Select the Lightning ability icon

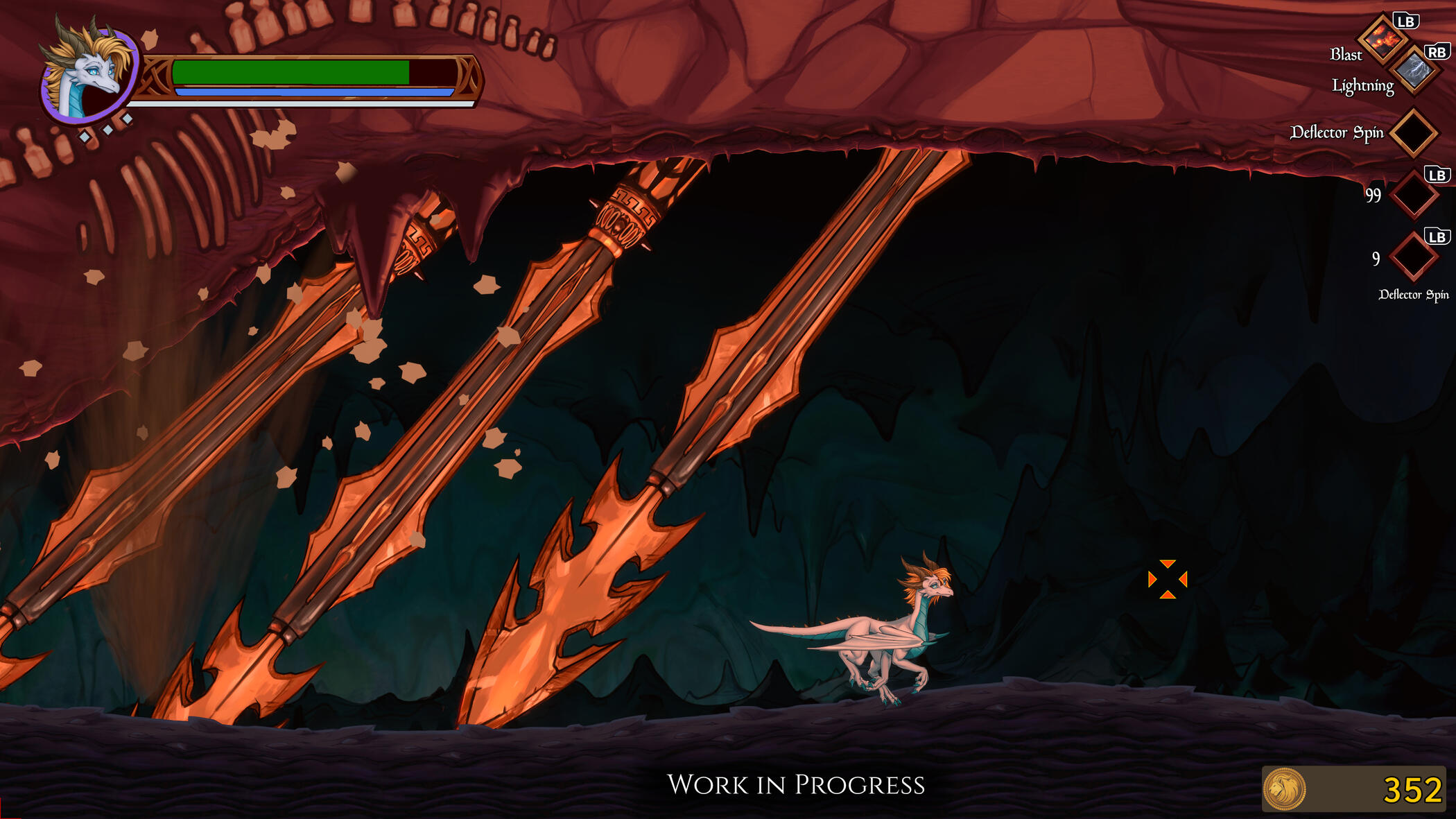[1414, 70]
